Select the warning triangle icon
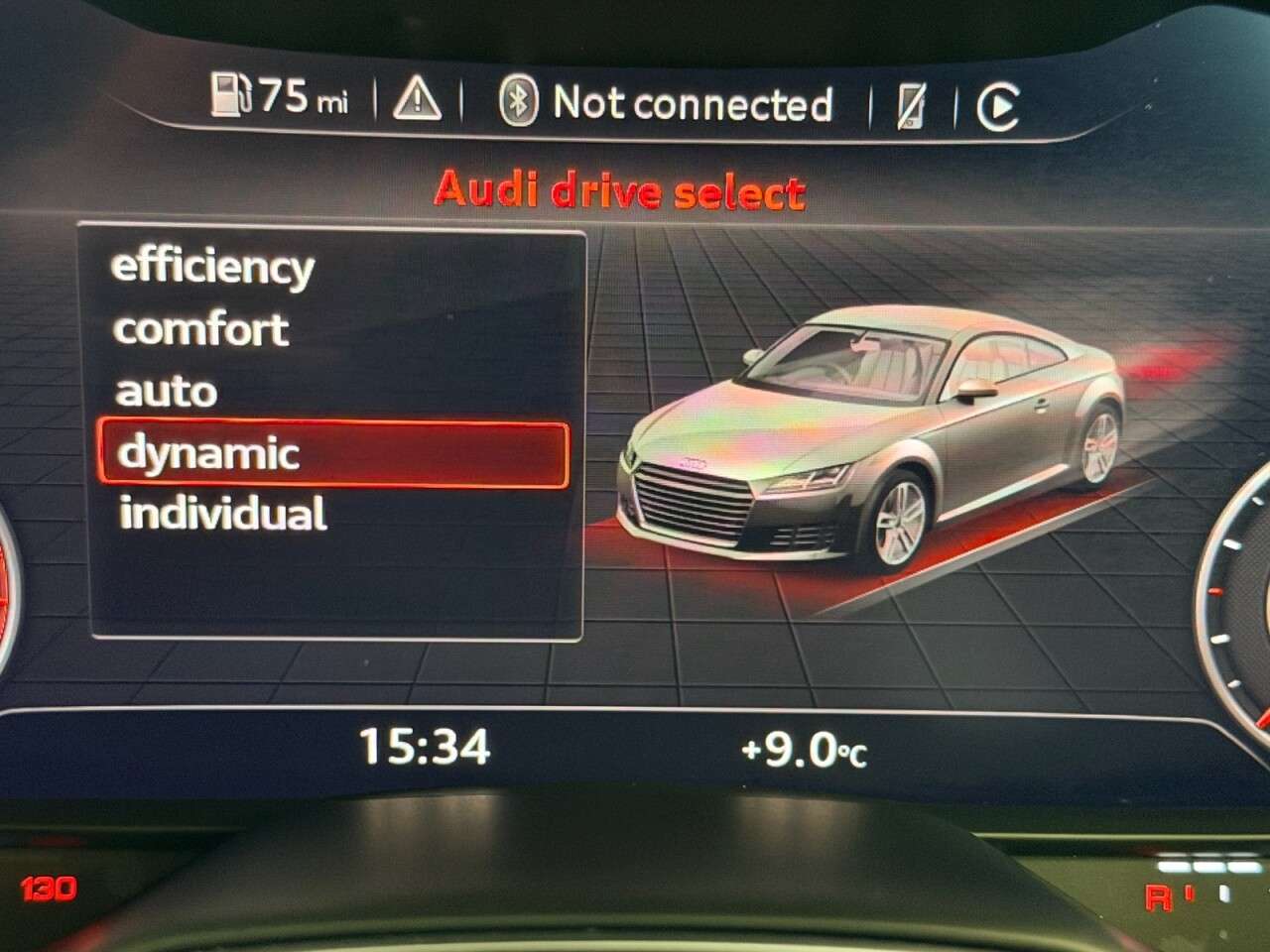 coord(417,99)
